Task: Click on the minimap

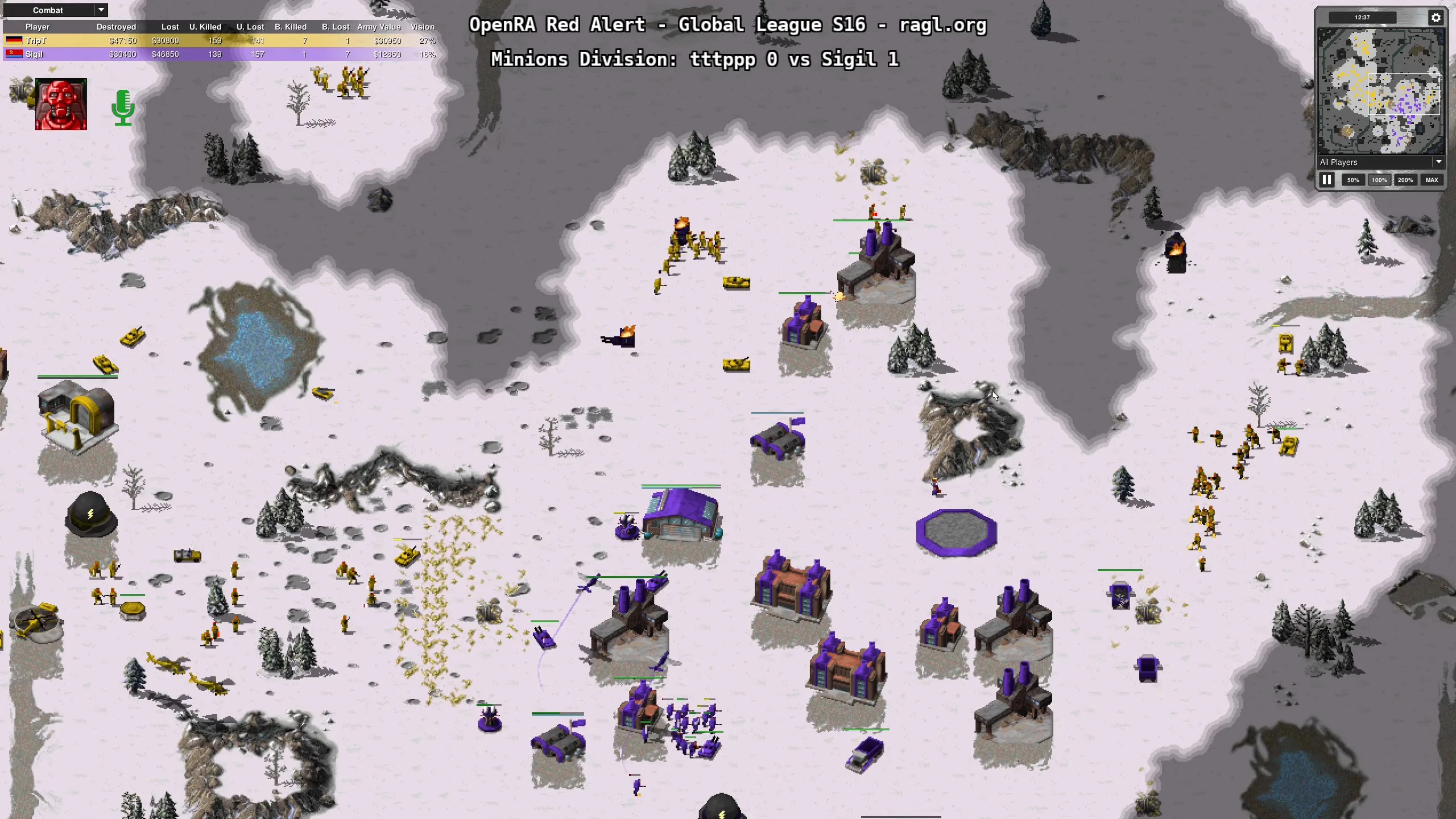Action: [1381, 91]
